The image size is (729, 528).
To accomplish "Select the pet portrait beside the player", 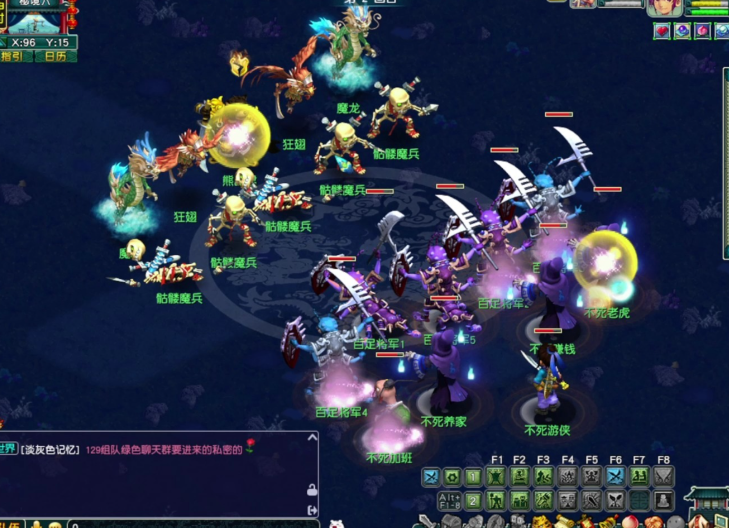I will [583, 5].
